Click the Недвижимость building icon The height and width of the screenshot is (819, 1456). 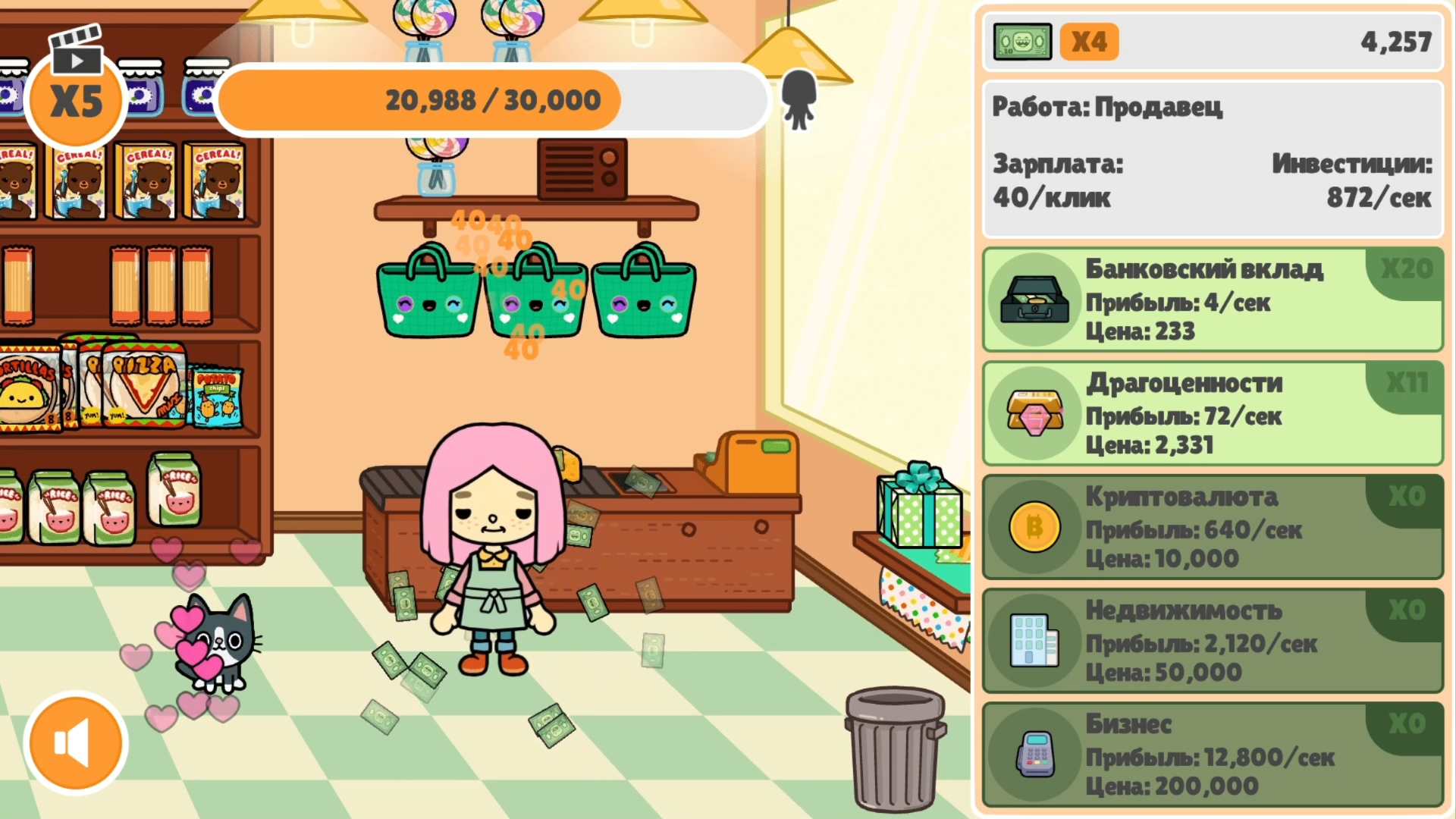(x=1036, y=642)
